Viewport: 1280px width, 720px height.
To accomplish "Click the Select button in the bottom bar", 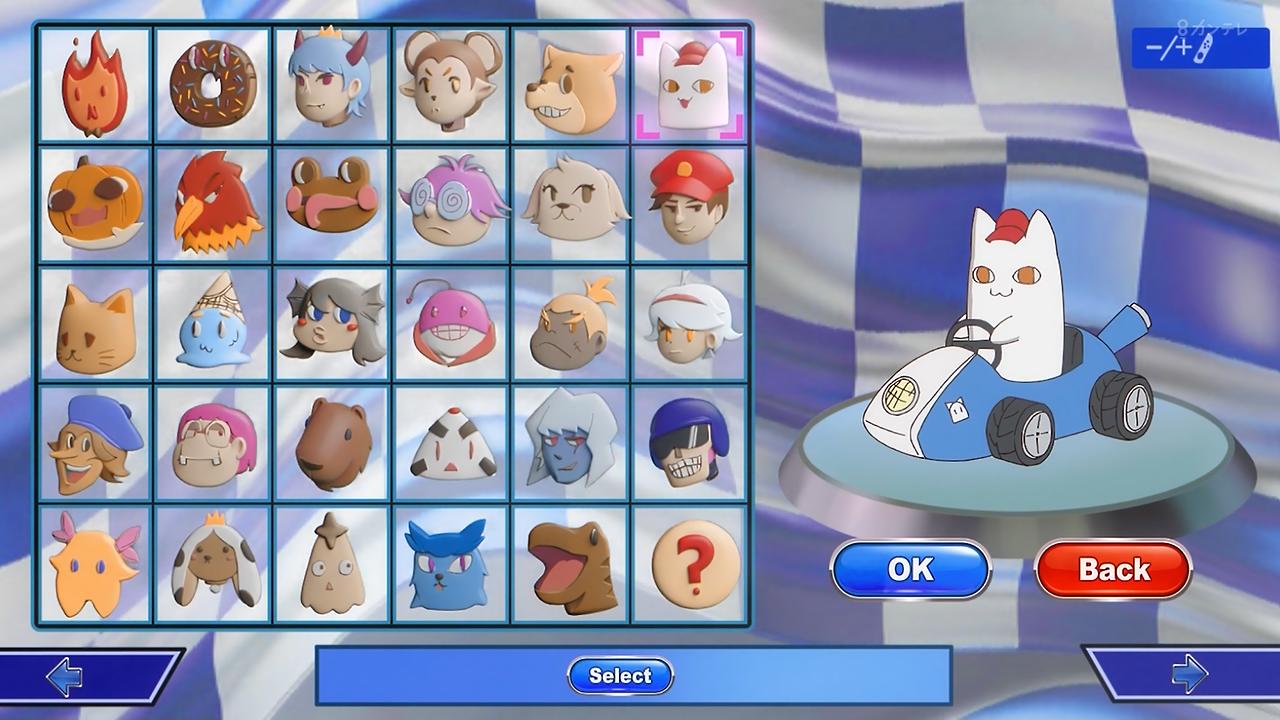I will (x=620, y=676).
